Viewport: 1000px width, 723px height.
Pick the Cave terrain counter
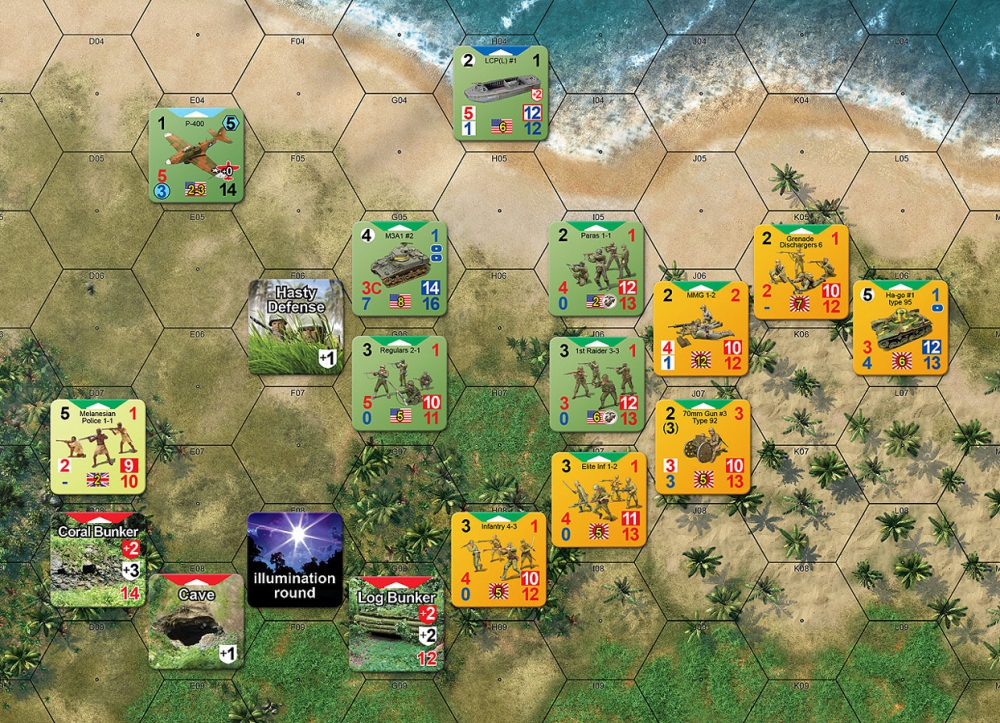(196, 620)
